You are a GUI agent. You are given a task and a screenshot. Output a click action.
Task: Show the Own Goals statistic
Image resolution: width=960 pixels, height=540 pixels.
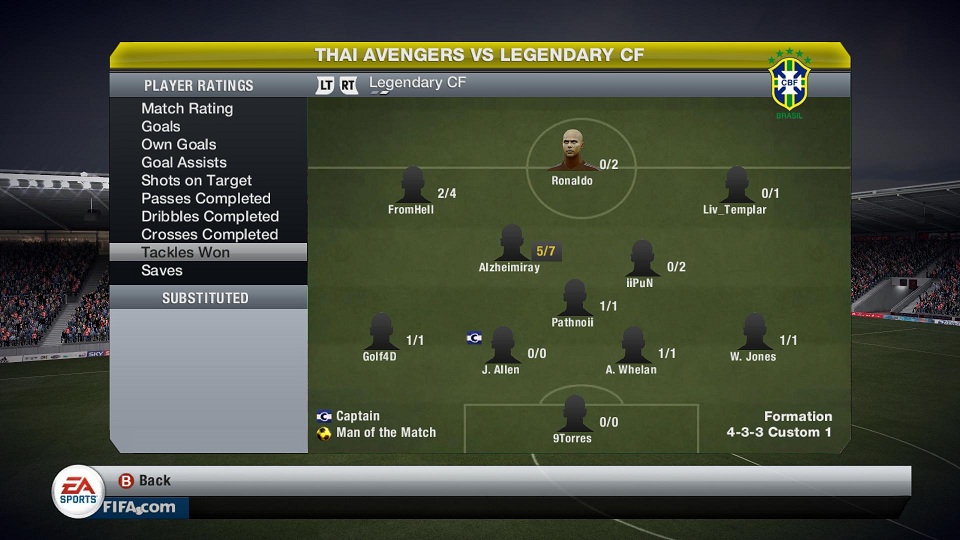point(179,144)
